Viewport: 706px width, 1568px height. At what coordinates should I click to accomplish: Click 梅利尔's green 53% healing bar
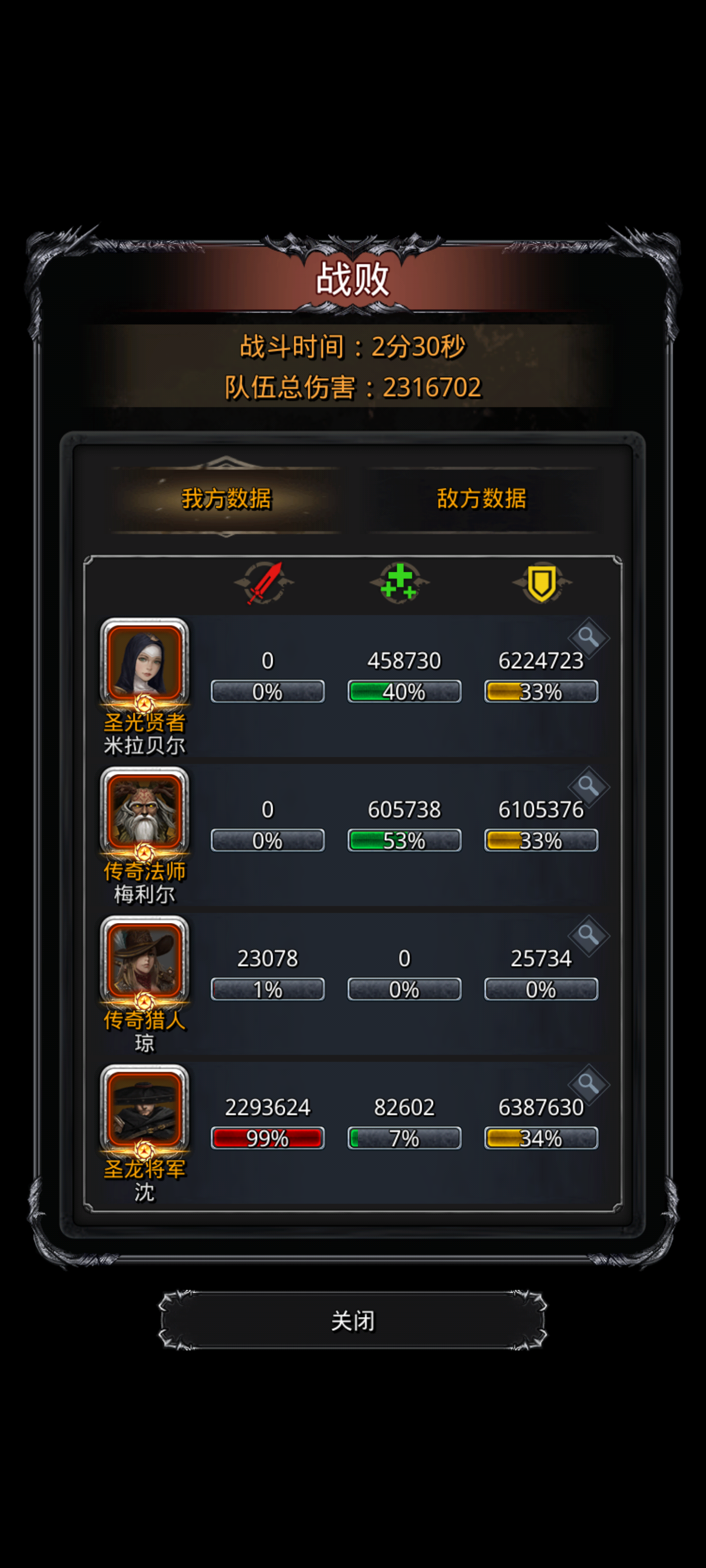404,840
